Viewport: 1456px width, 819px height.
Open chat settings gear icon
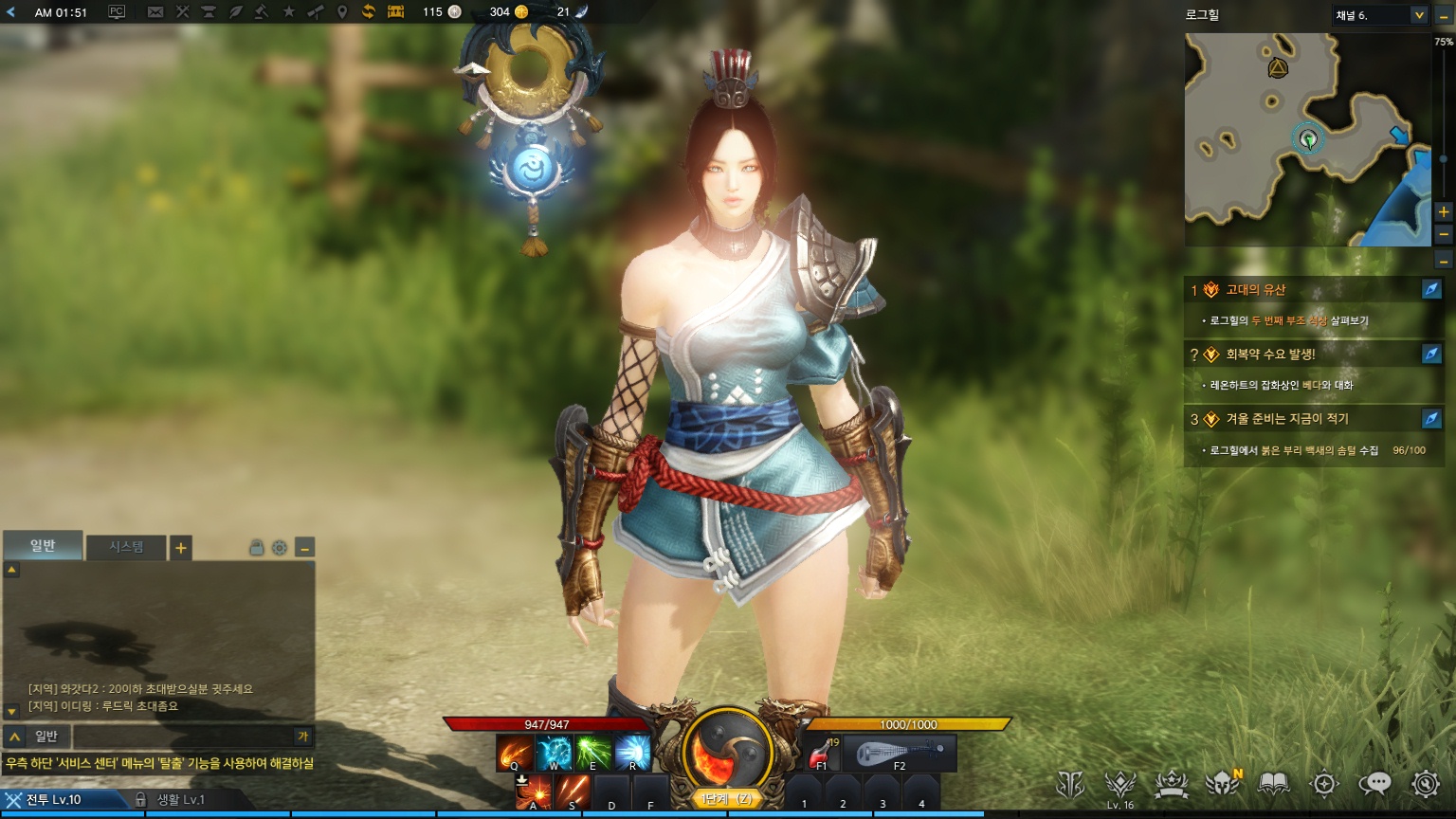tap(280, 547)
